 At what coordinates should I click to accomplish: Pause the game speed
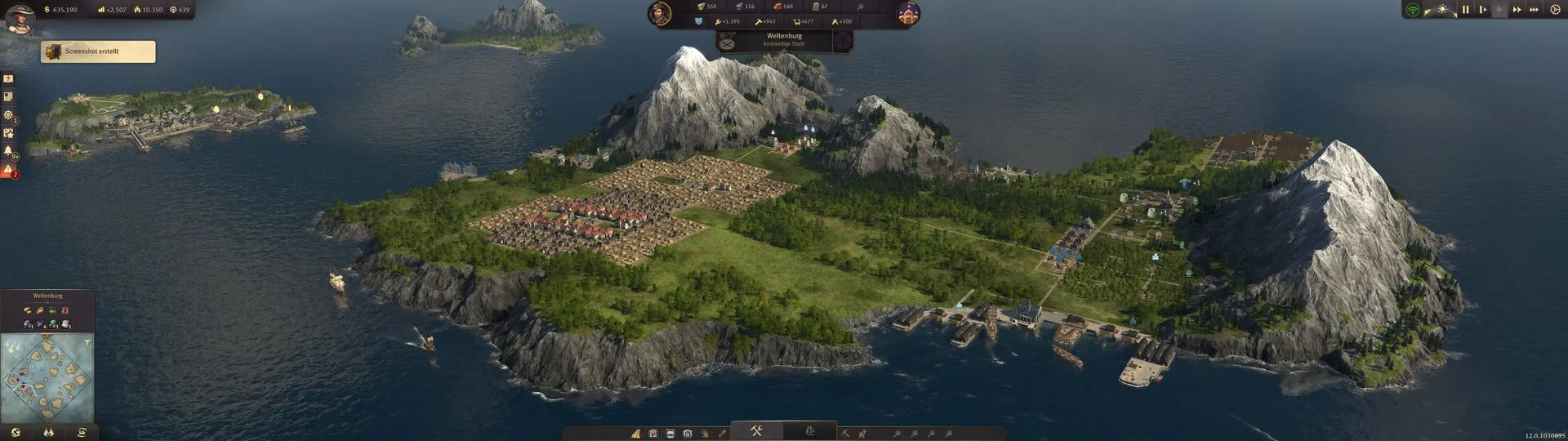[x=1465, y=10]
